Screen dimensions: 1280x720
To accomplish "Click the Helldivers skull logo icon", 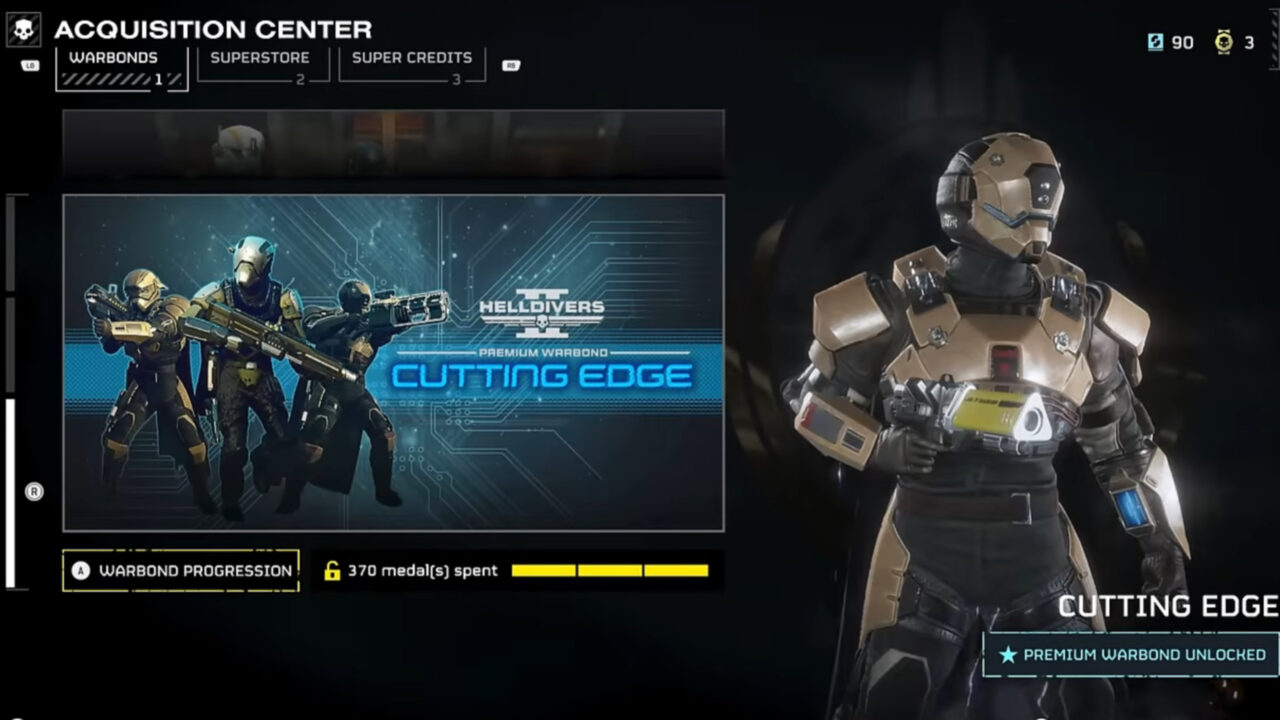I will pyautogui.click(x=22, y=27).
